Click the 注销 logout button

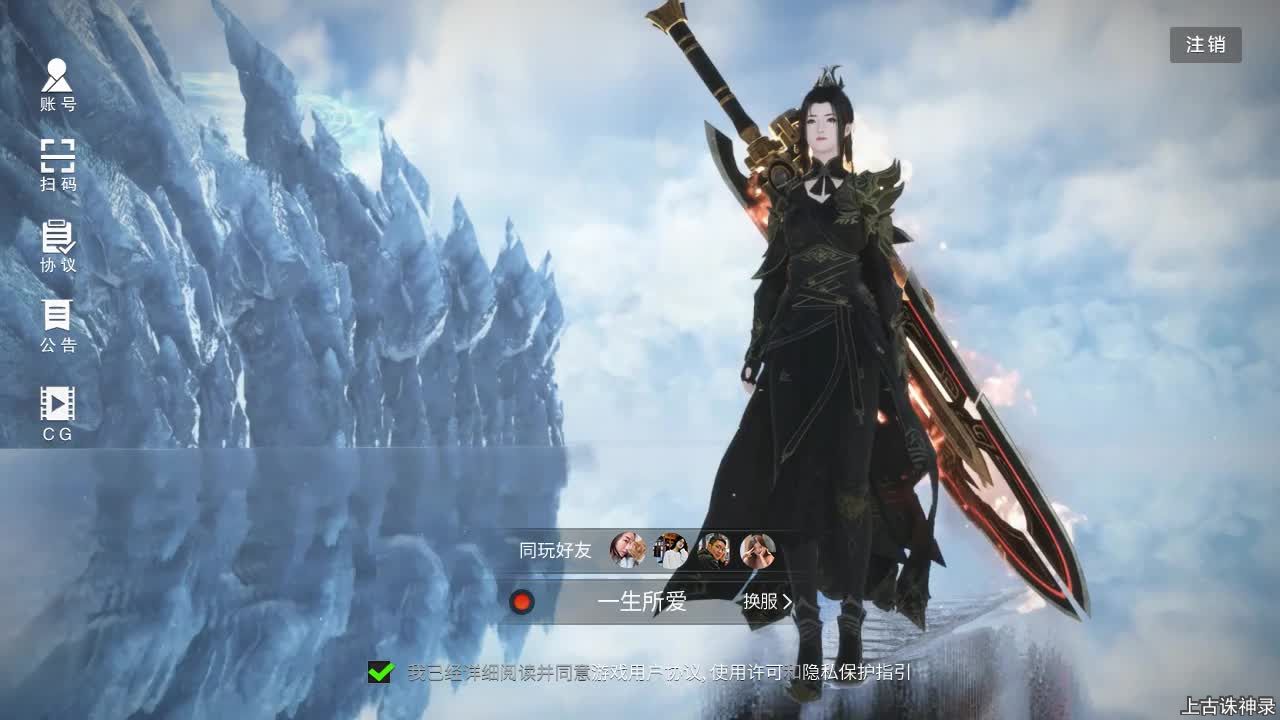(1205, 45)
